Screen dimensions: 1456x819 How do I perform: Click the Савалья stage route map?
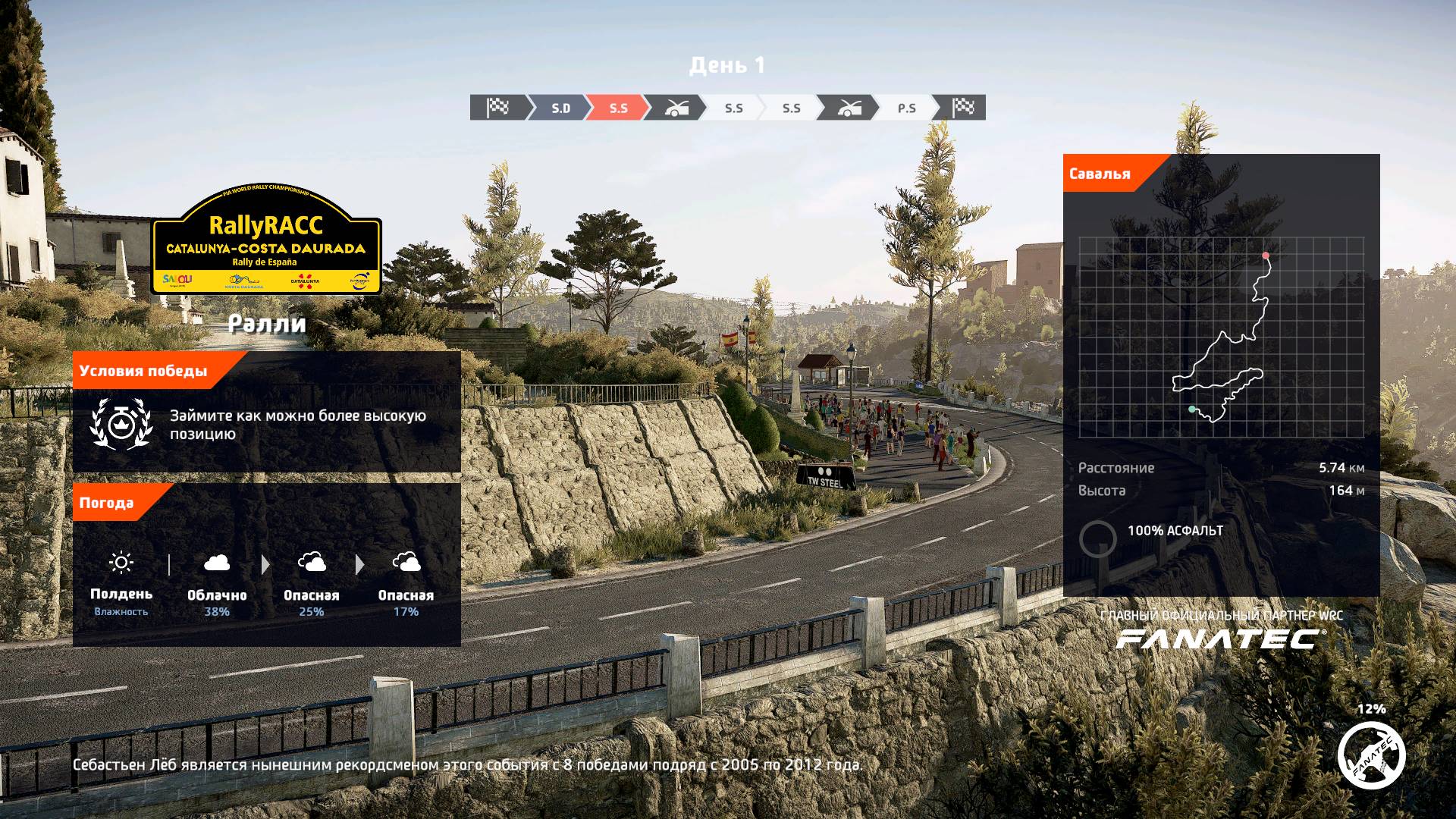[1221, 337]
